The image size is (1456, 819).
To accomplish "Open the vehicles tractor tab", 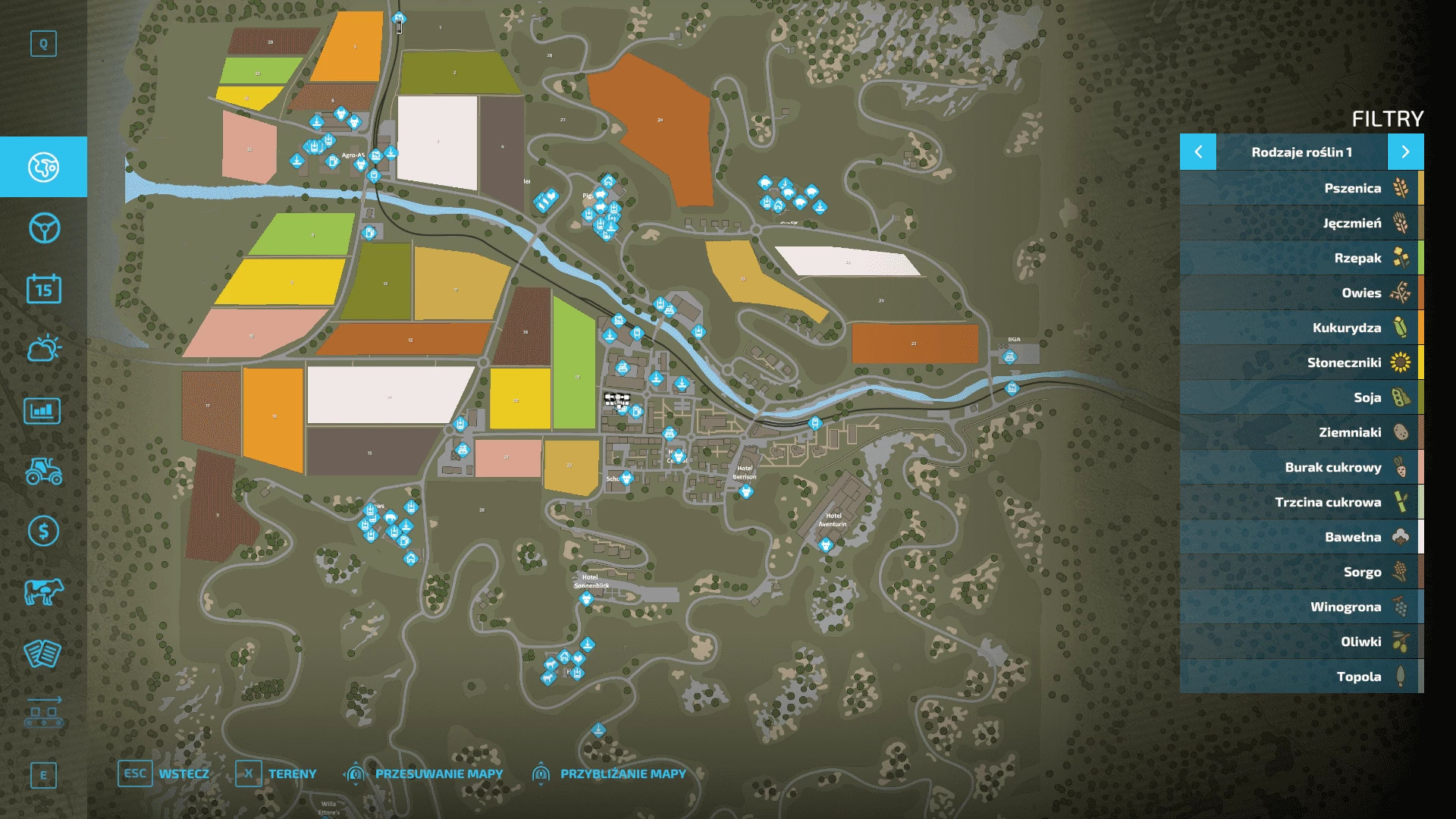I will coord(43,470).
